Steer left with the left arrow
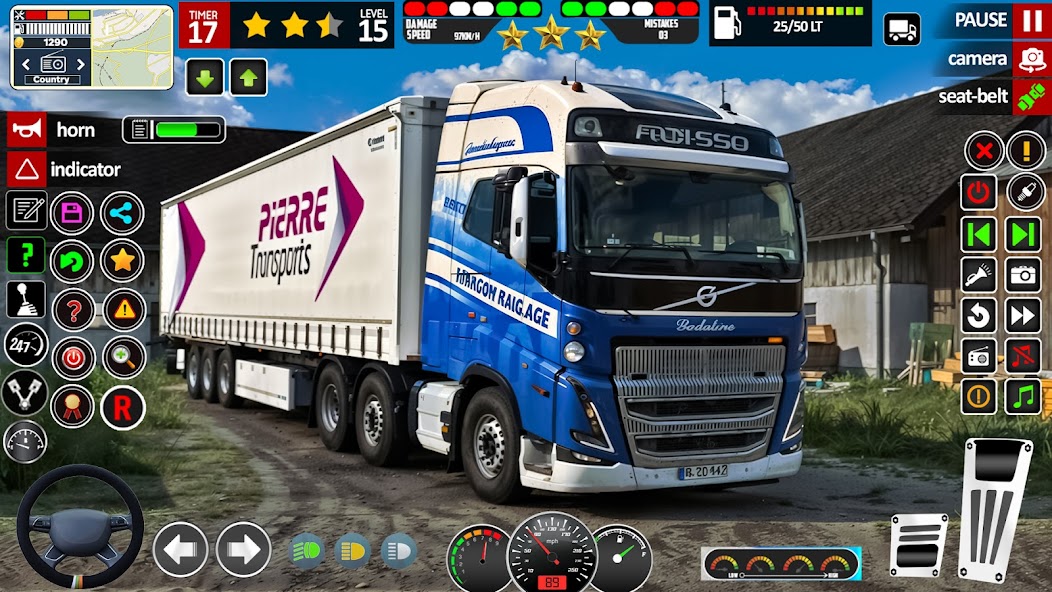Viewport: 1052px width, 592px height. pos(180,549)
